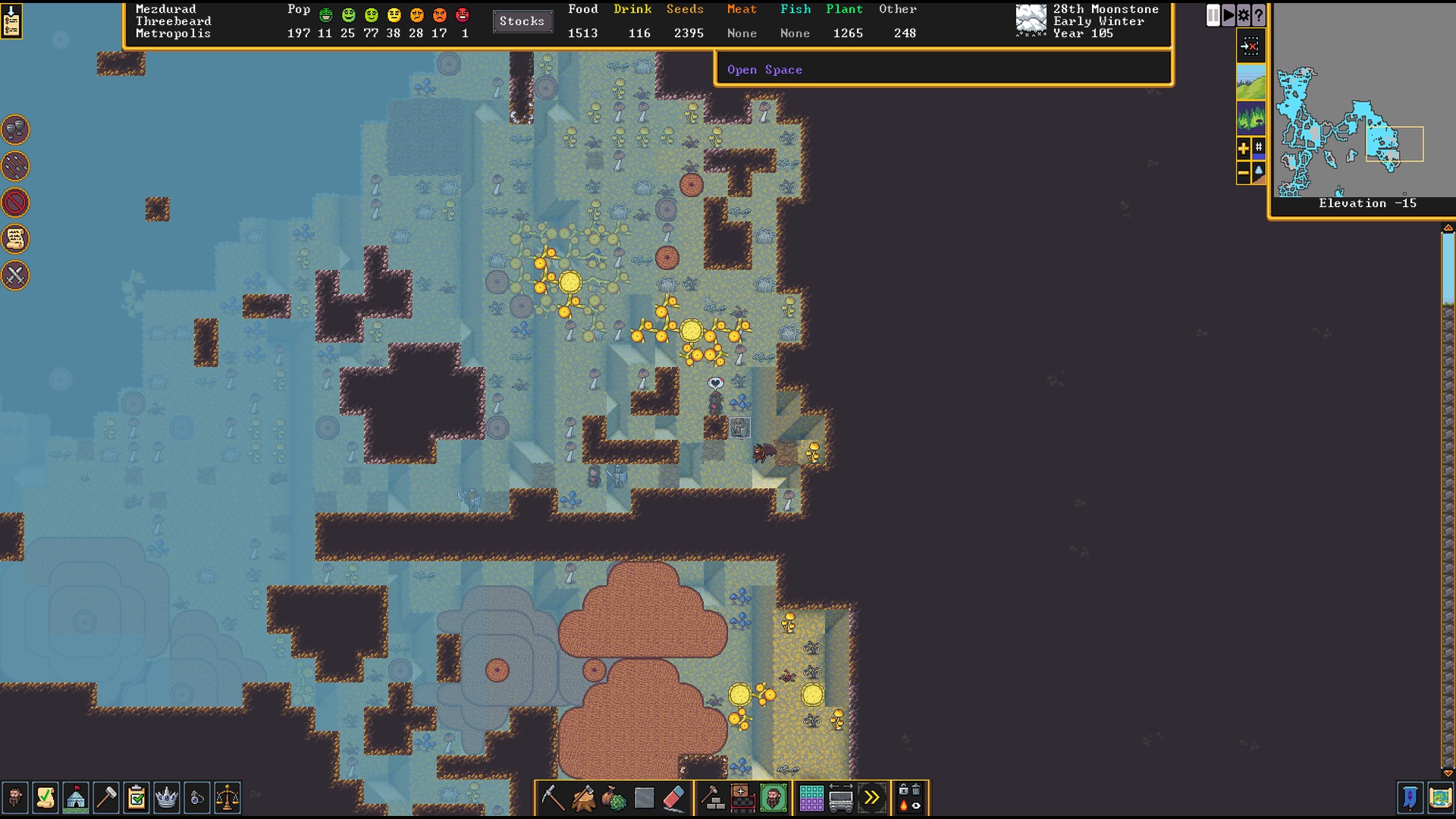Screen dimensions: 1456x819
Task: Open help with the question mark button
Action: pos(1258,15)
